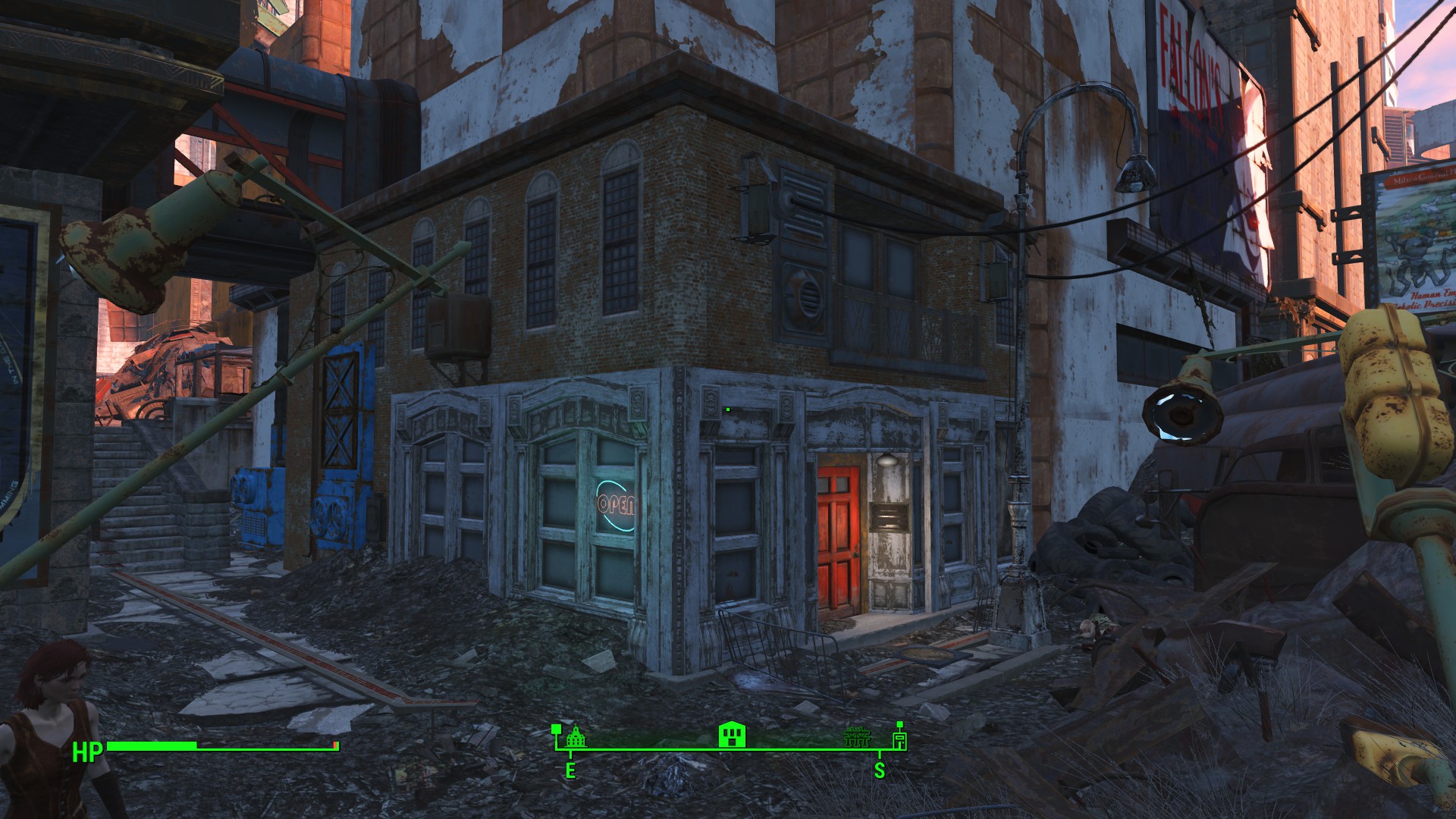
Task: Select the dim bridge-shaped compass marker
Action: 857,737
